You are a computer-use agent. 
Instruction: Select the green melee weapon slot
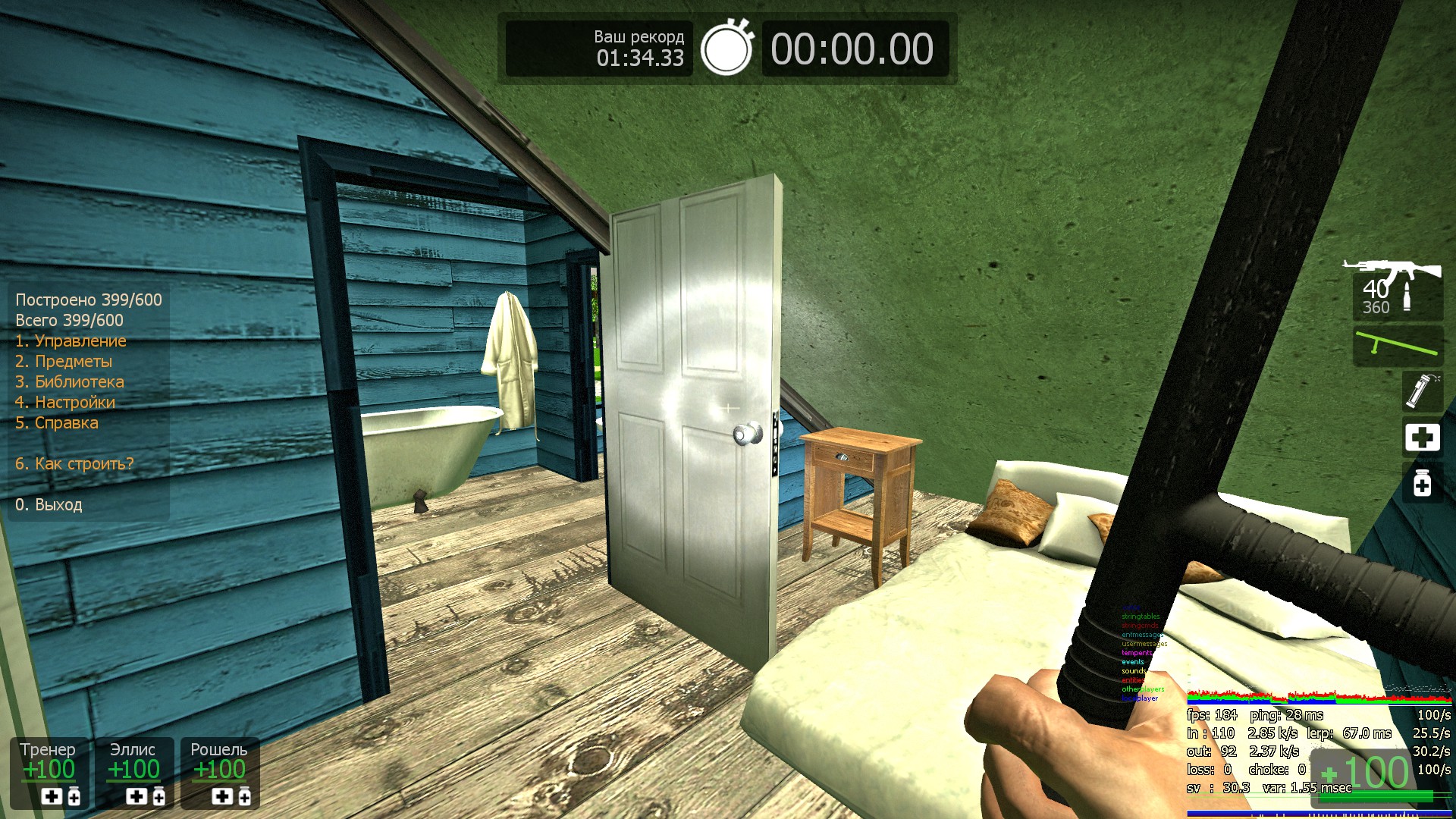click(x=1398, y=347)
